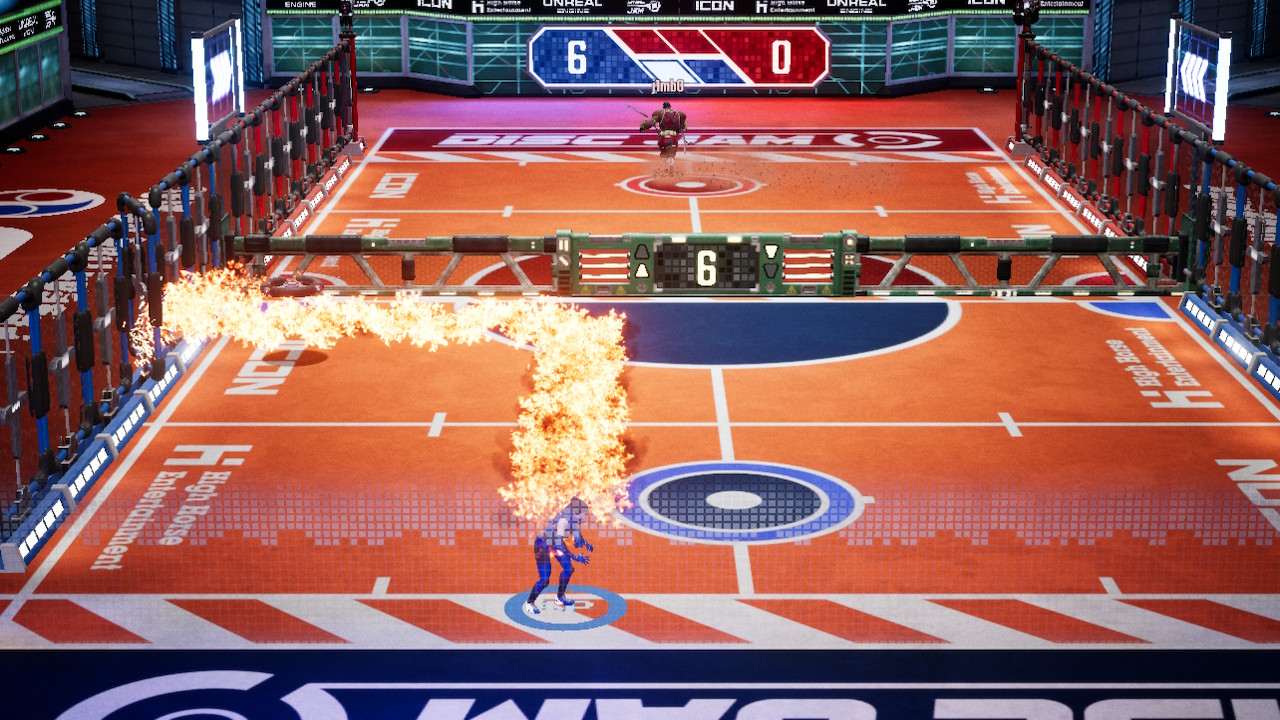Expand the white up-arrow left of the net score
Viewport: 1280px width, 720px height.
pyautogui.click(x=641, y=269)
